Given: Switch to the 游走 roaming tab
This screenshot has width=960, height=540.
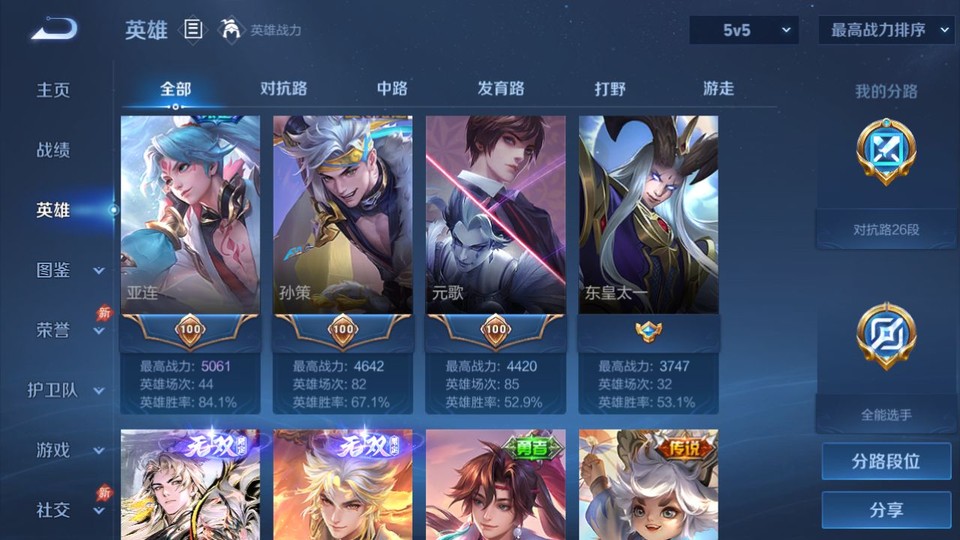Looking at the screenshot, I should pos(718,88).
